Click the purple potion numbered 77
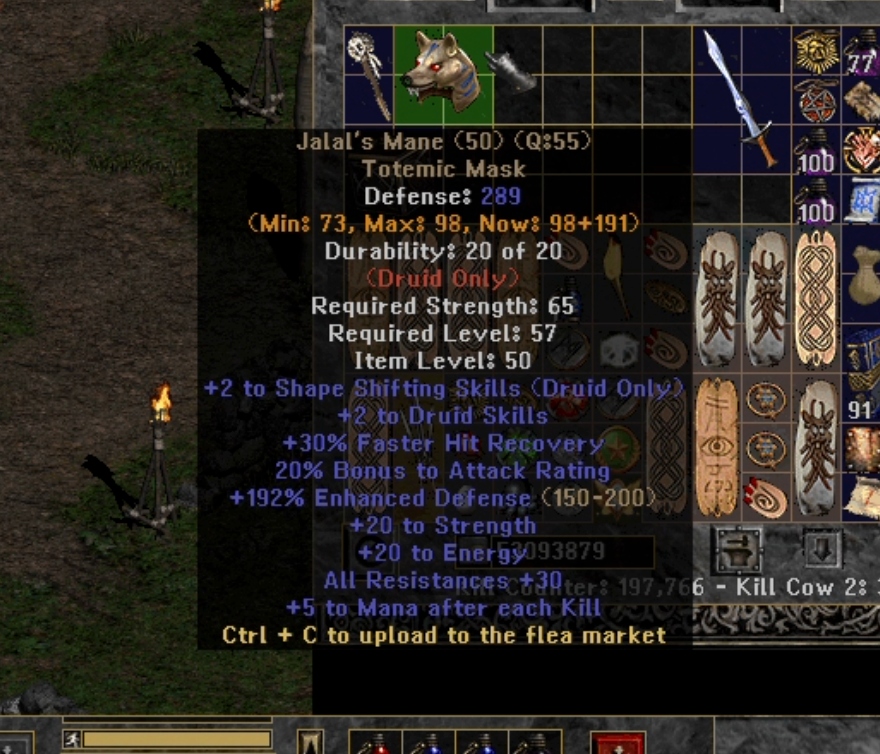The width and height of the screenshot is (880, 754). click(862, 55)
